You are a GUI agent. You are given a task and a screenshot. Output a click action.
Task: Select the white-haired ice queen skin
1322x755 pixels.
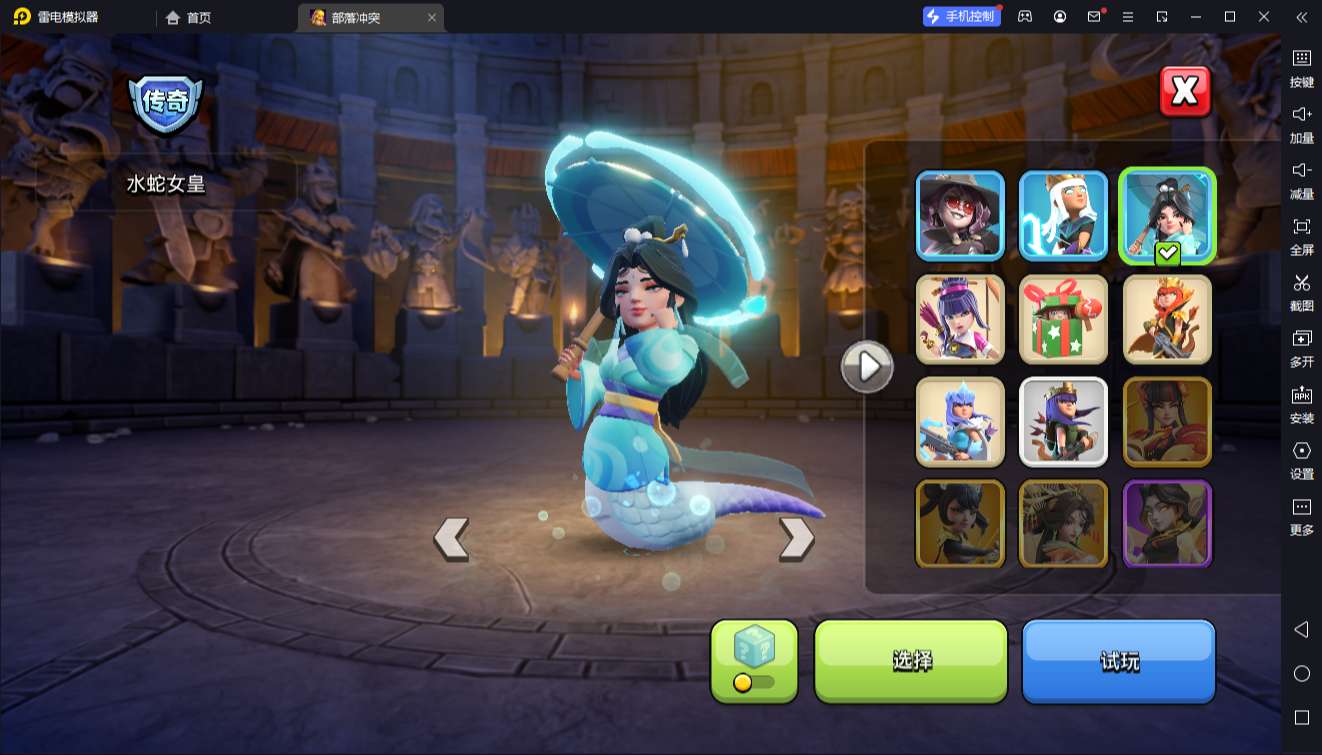click(x=1063, y=215)
